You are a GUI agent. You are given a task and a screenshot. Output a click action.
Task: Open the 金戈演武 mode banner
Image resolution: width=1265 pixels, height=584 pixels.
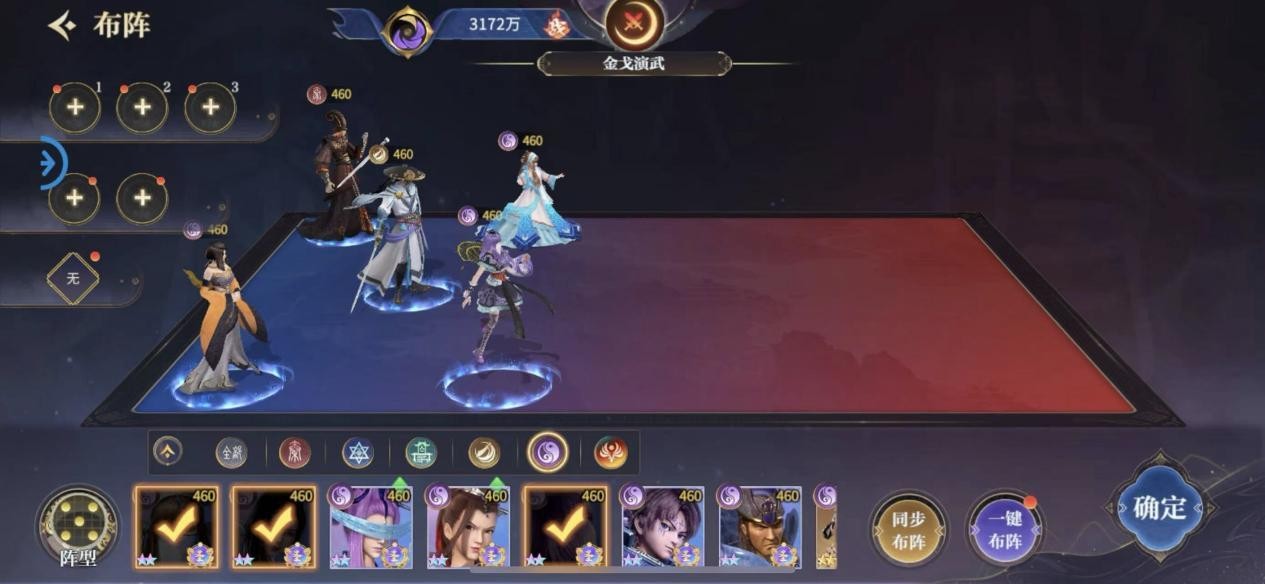634,64
